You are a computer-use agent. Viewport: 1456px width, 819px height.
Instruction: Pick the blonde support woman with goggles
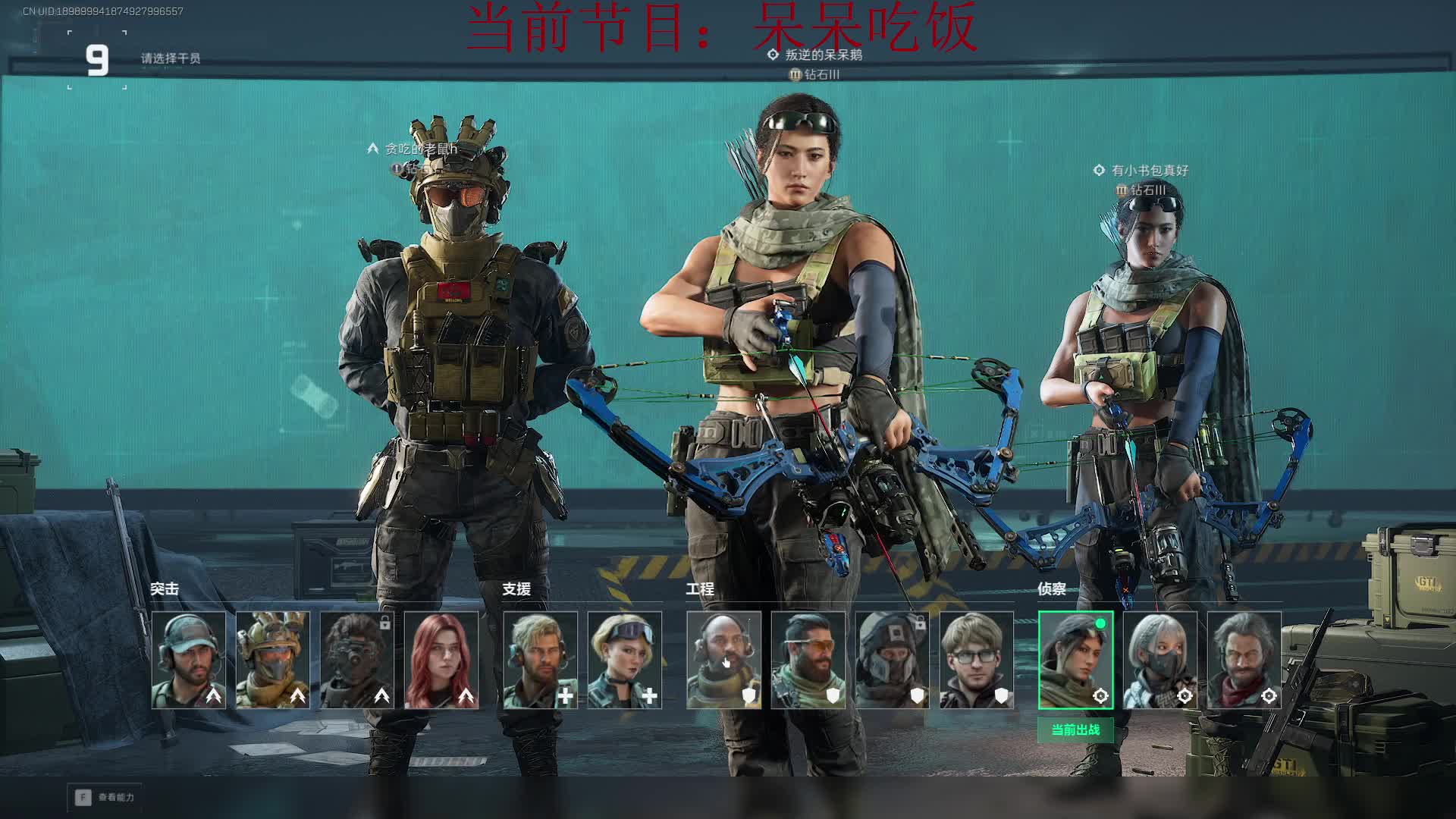[625, 660]
